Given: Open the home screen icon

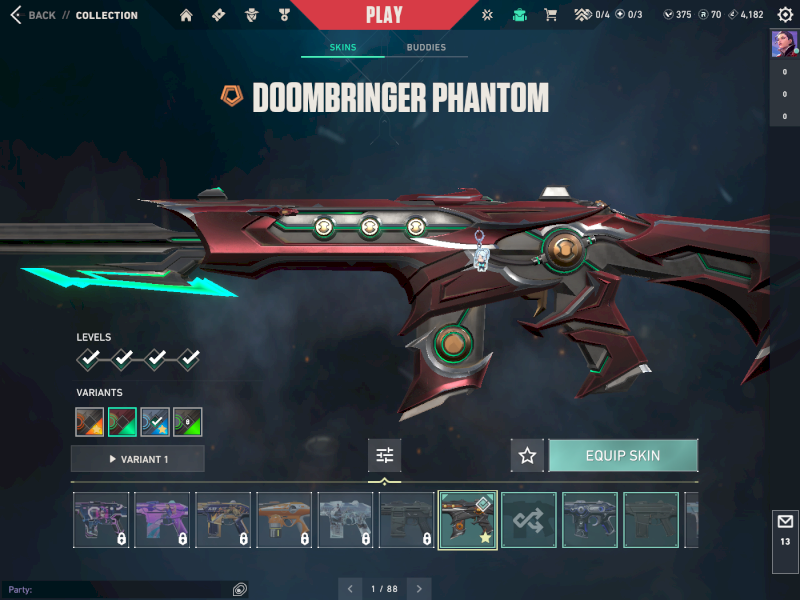Looking at the screenshot, I should (186, 15).
